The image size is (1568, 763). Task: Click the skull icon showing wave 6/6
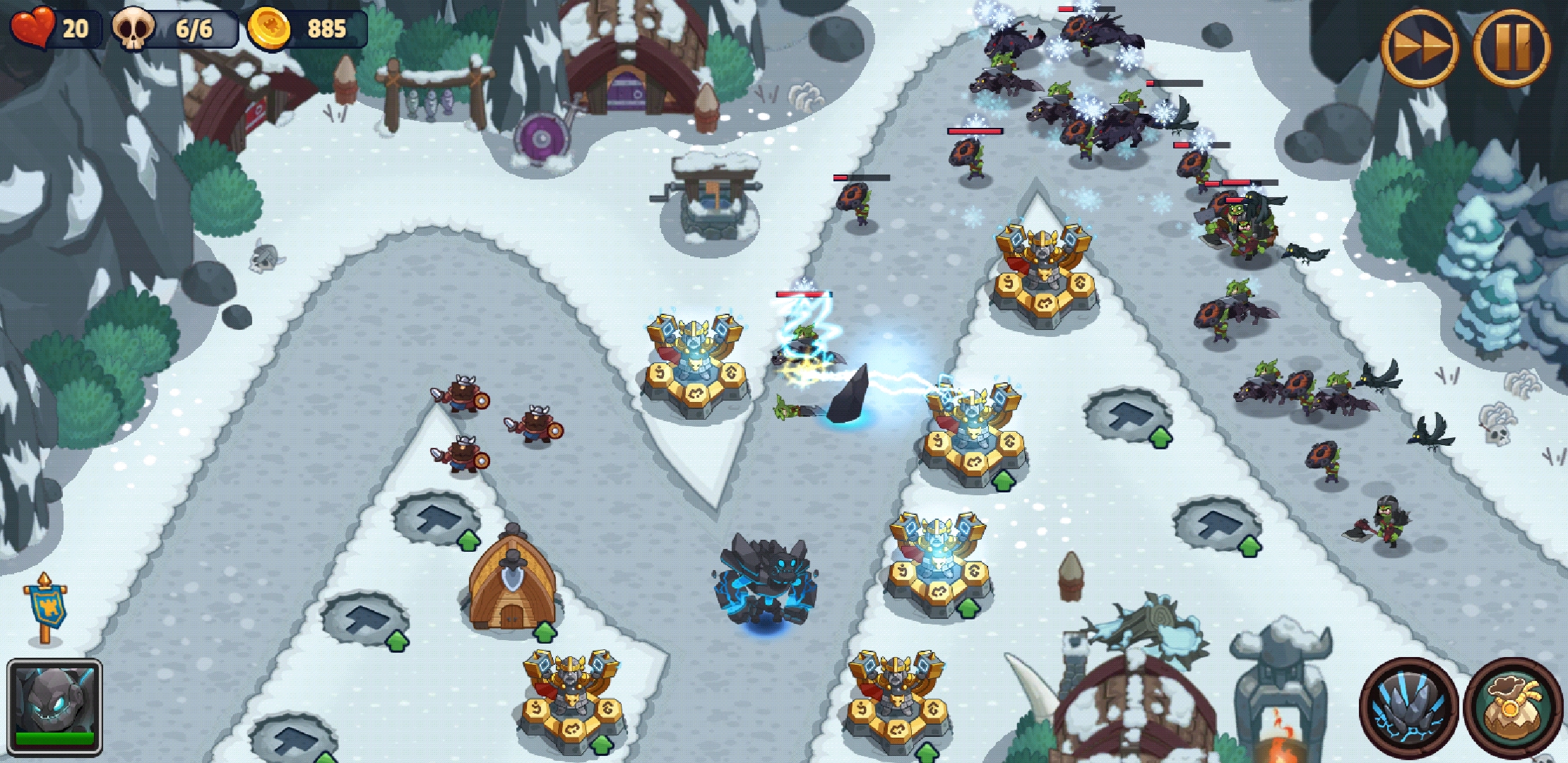pyautogui.click(x=134, y=28)
